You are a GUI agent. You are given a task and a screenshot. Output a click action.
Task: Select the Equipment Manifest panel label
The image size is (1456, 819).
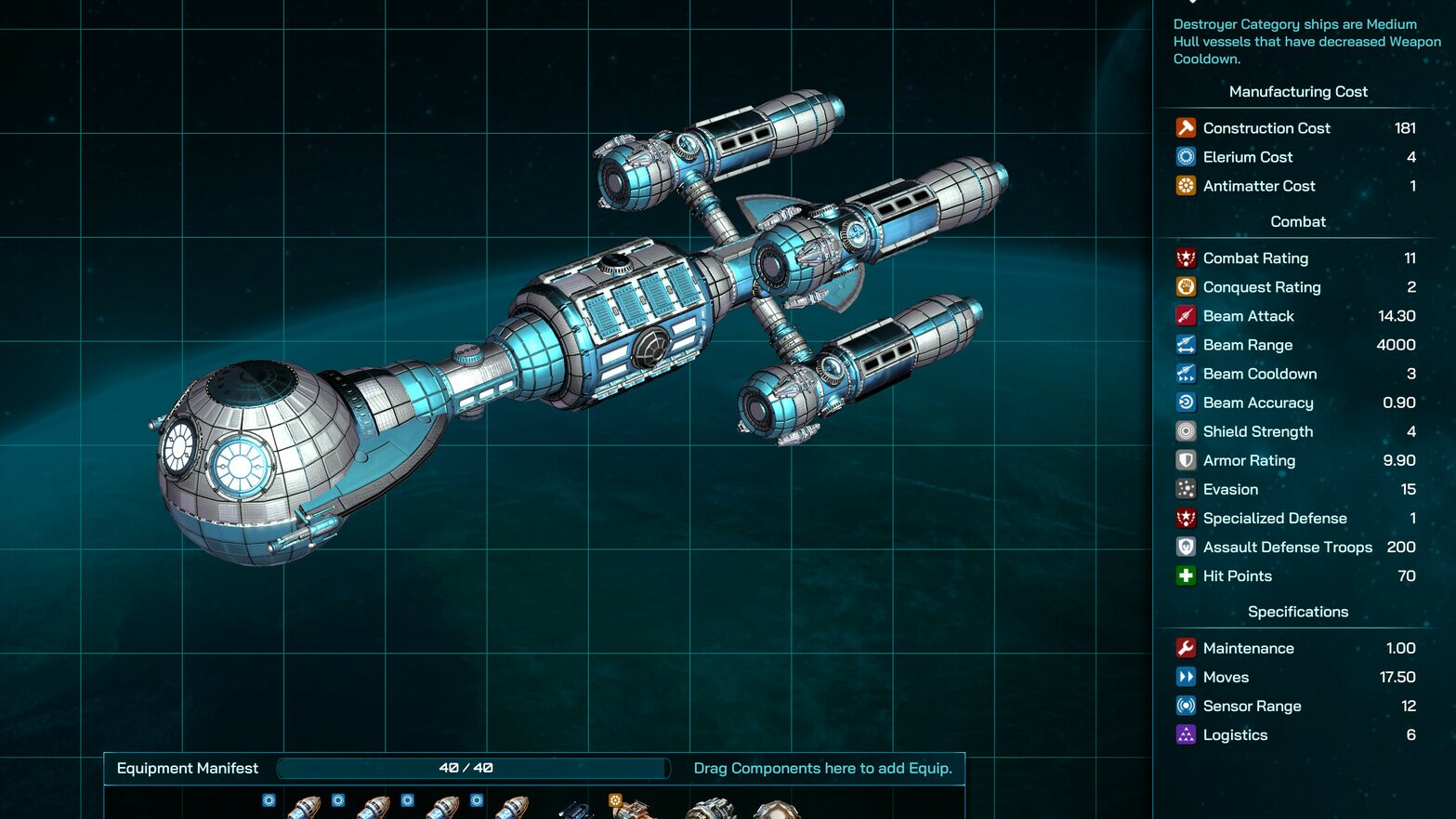187,768
